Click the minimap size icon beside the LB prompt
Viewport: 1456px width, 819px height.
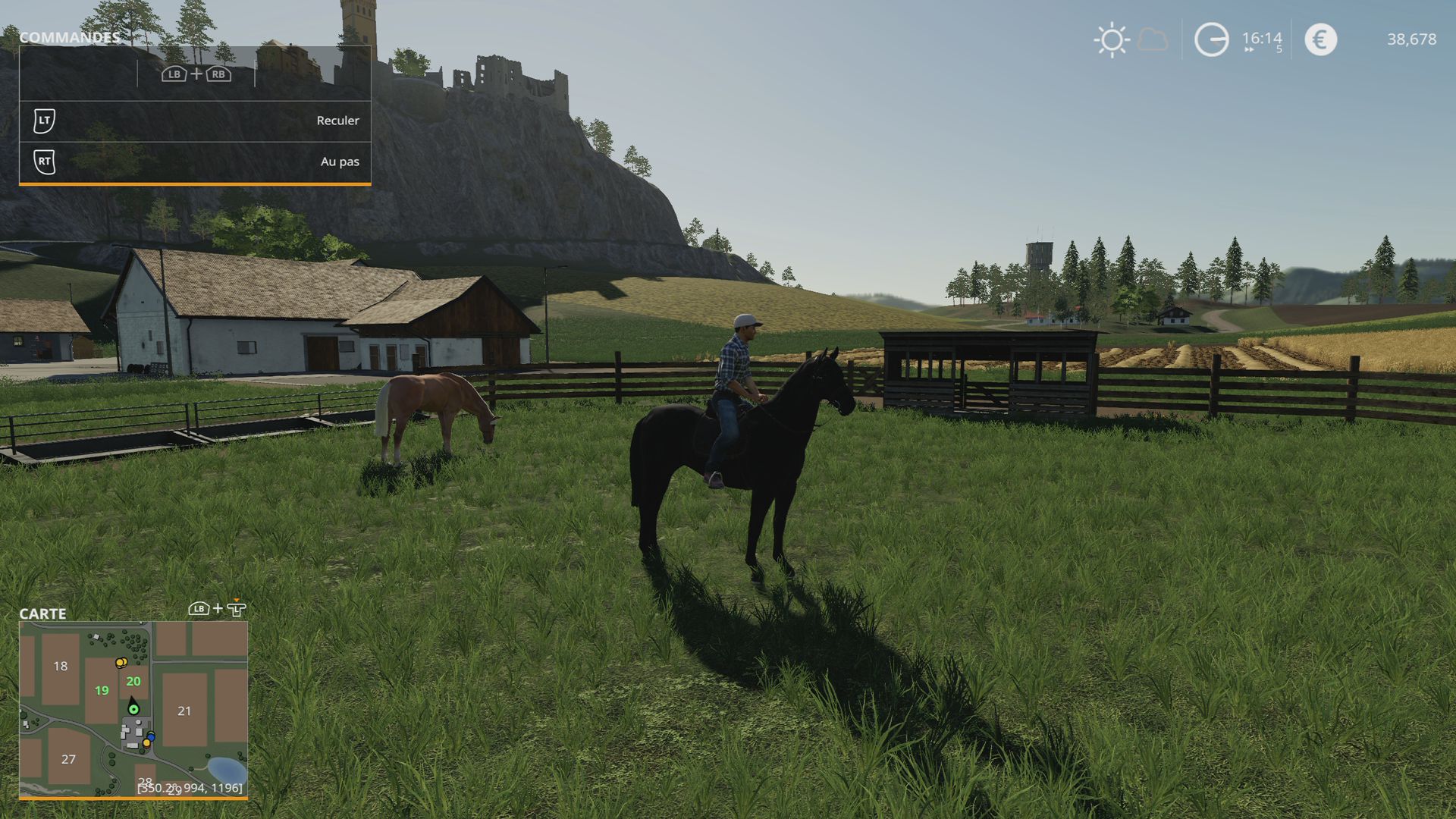(x=237, y=610)
